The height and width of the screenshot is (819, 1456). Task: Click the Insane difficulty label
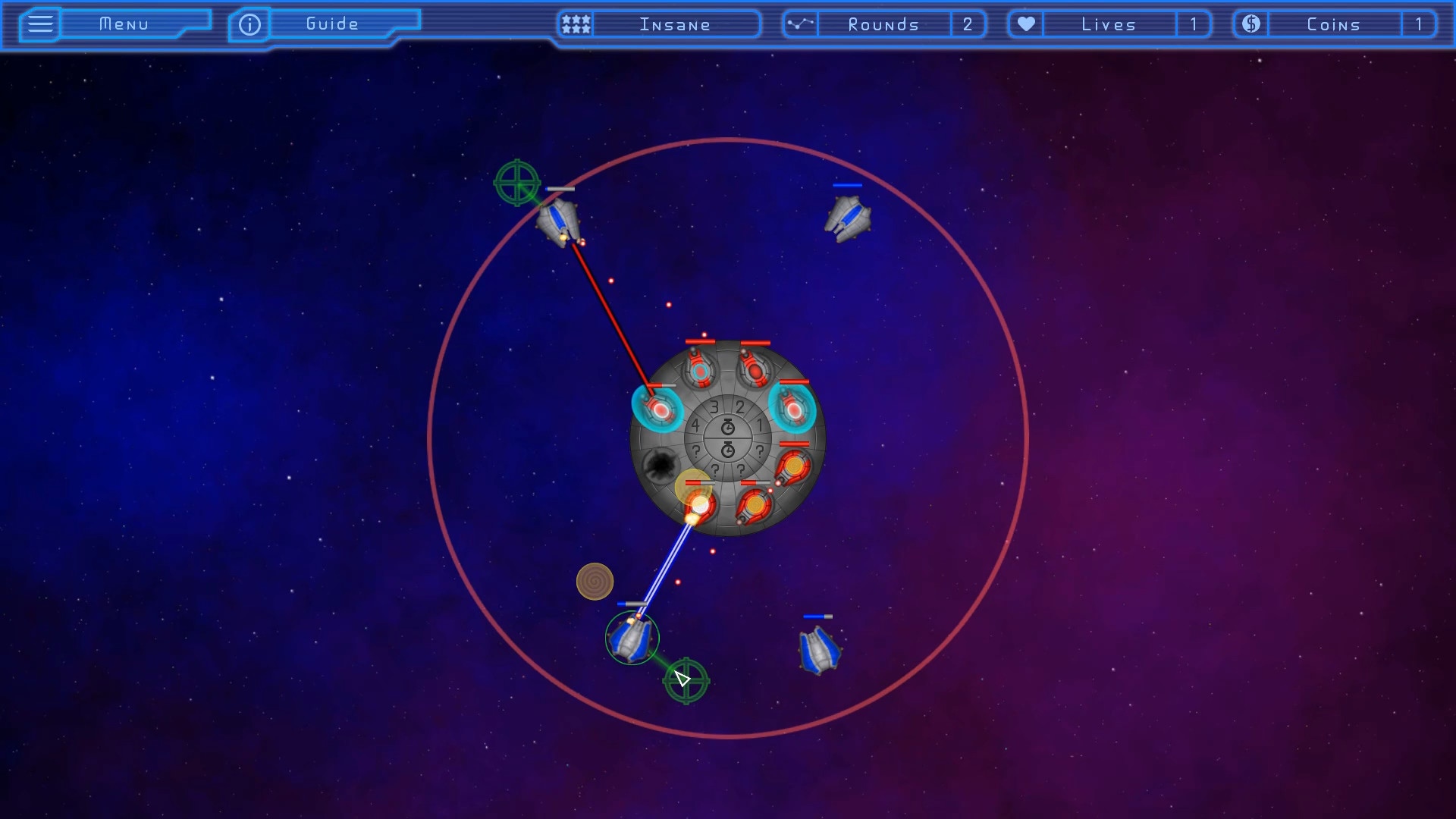click(x=675, y=24)
